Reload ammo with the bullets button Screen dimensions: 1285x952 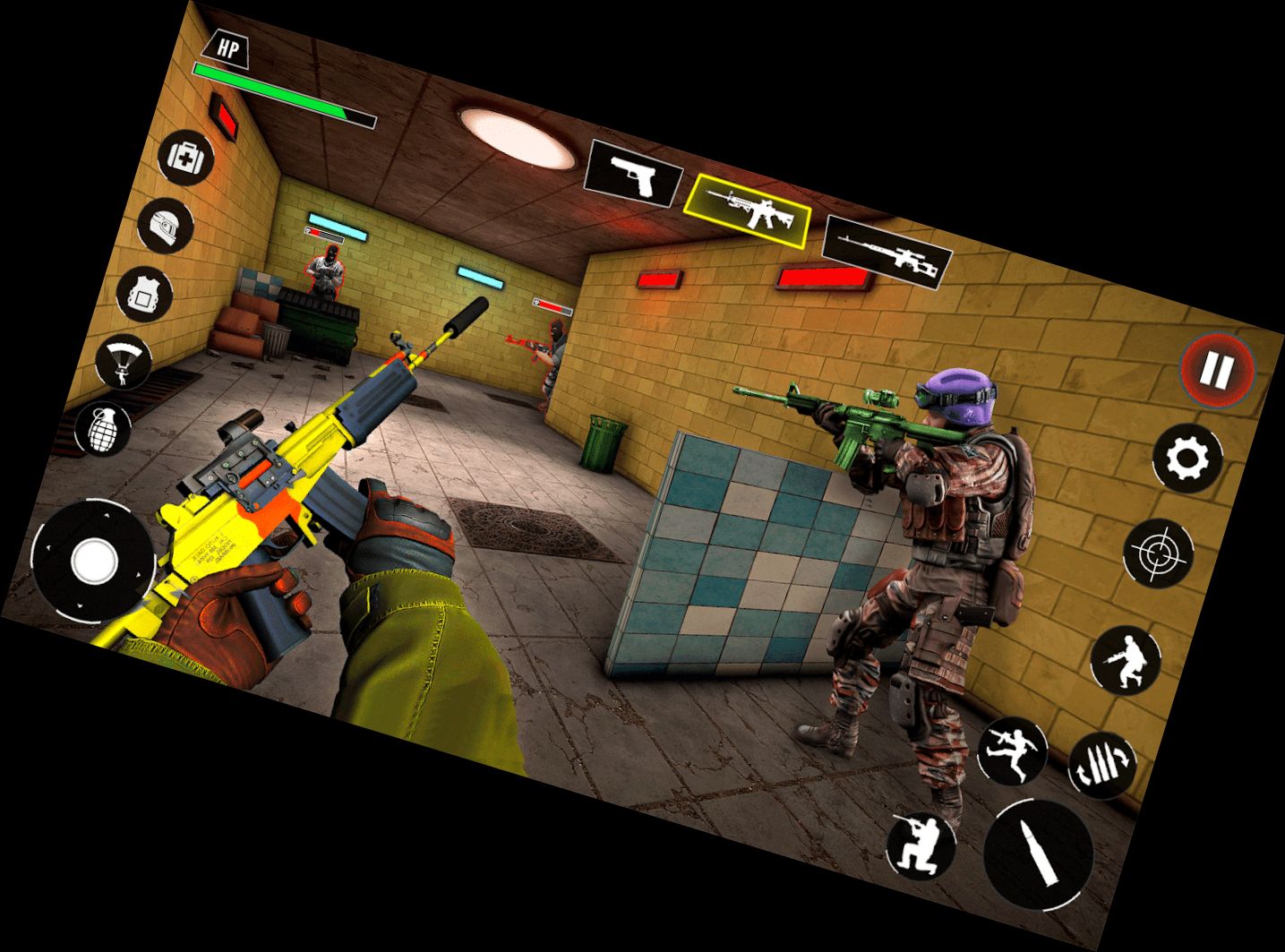(x=1102, y=765)
